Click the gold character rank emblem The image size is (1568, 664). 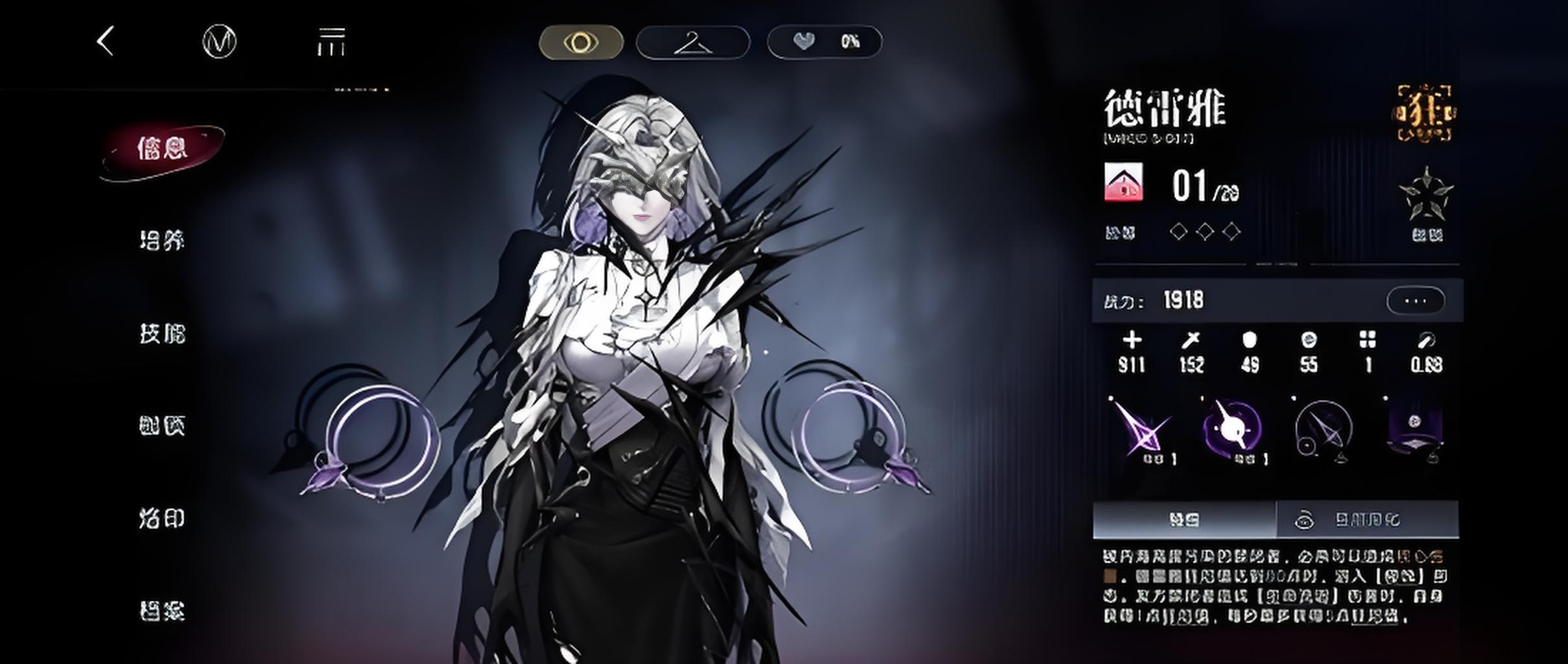(x=1425, y=113)
